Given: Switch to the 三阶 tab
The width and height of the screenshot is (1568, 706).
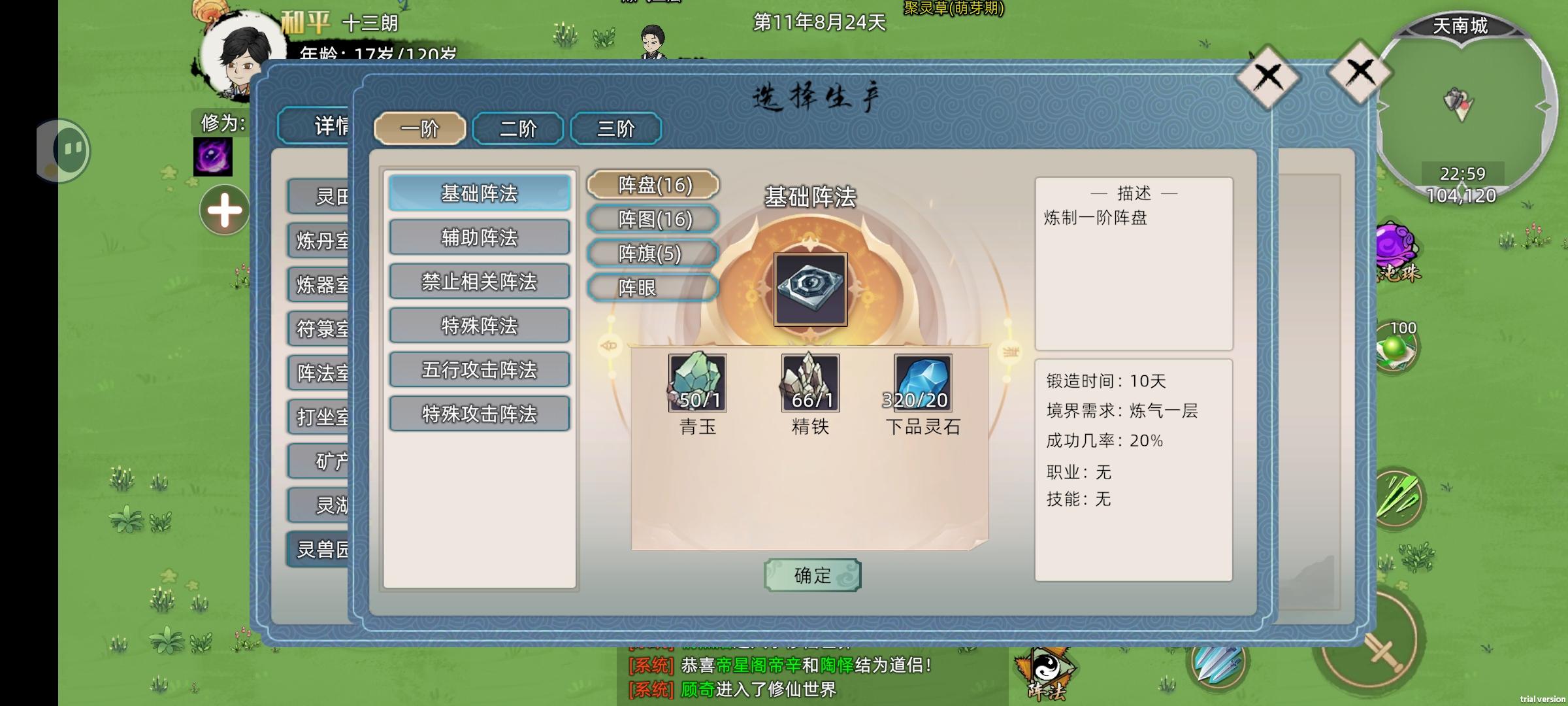Looking at the screenshot, I should click(x=617, y=129).
